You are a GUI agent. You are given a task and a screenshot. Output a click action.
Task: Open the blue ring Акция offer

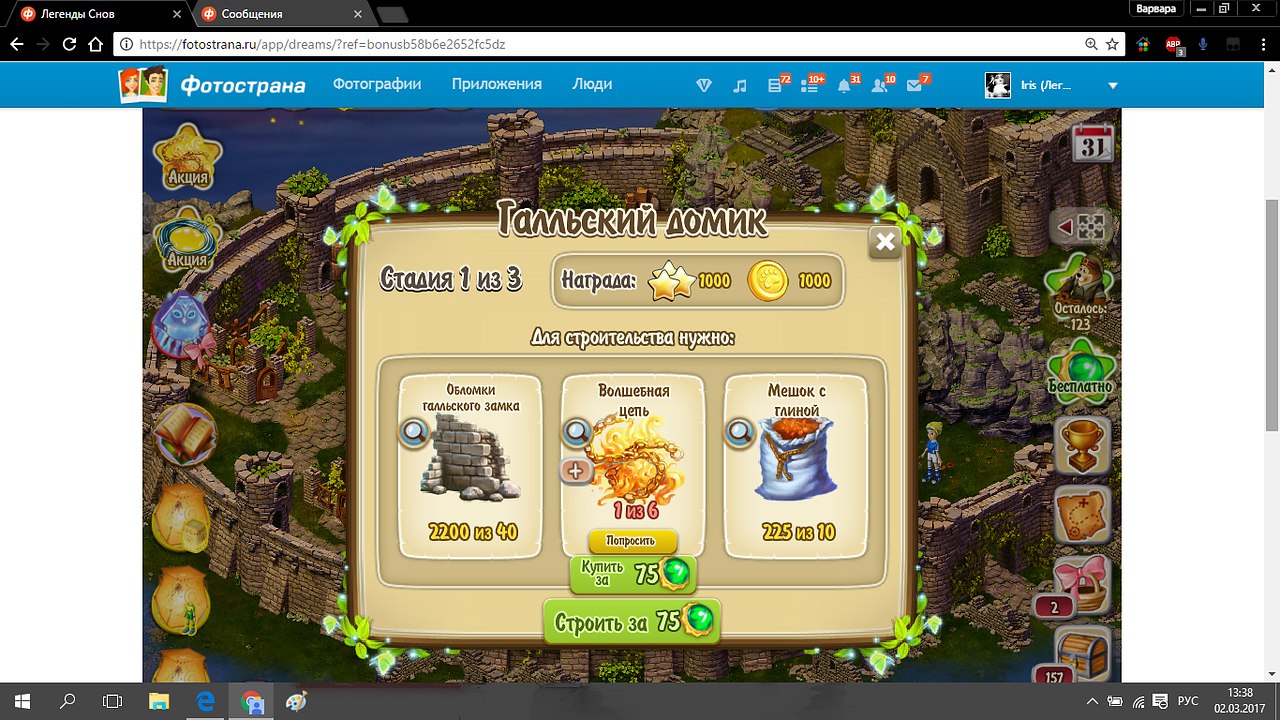[187, 242]
